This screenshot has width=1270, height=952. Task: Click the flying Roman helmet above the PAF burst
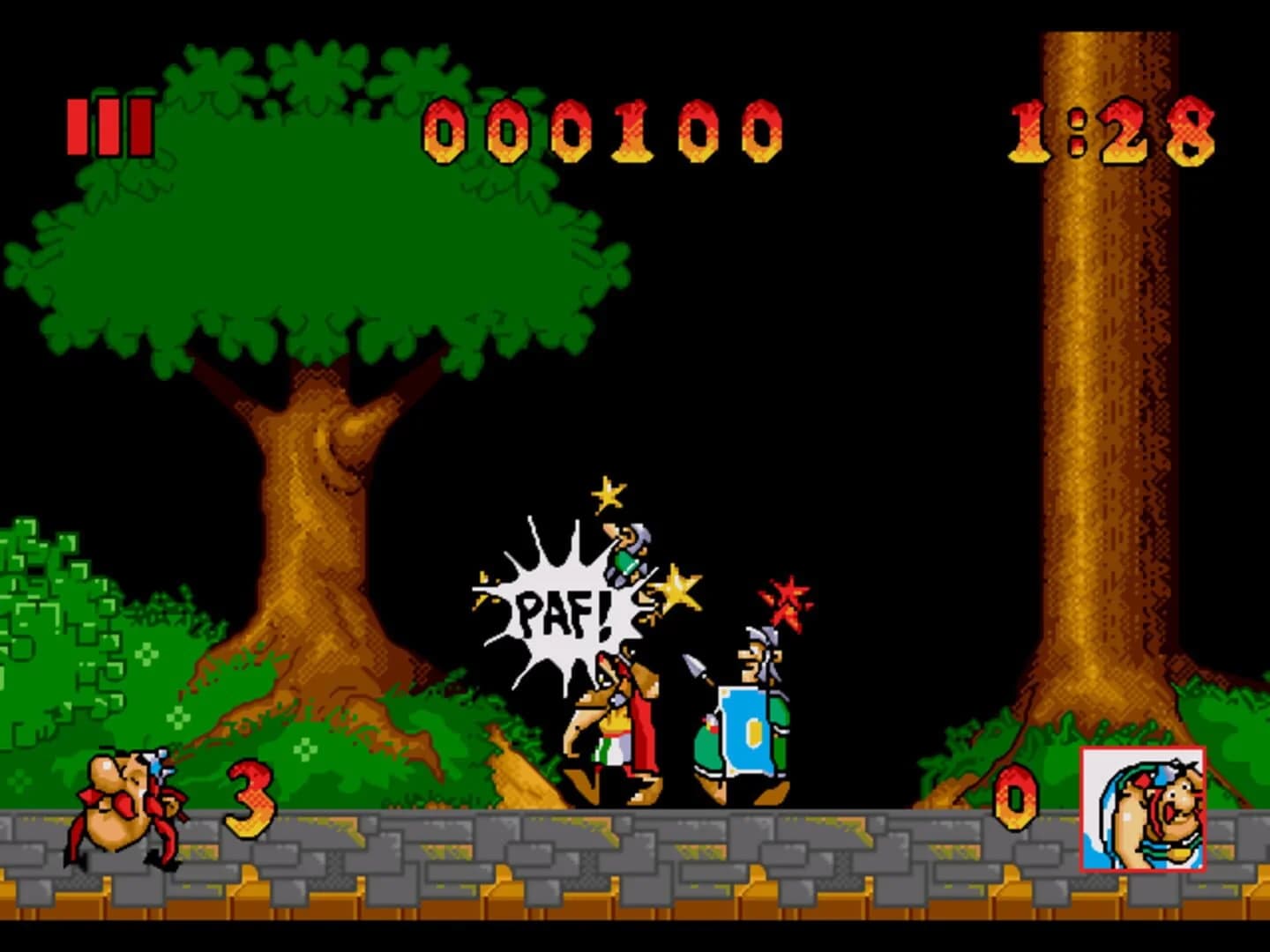pyautogui.click(x=627, y=551)
